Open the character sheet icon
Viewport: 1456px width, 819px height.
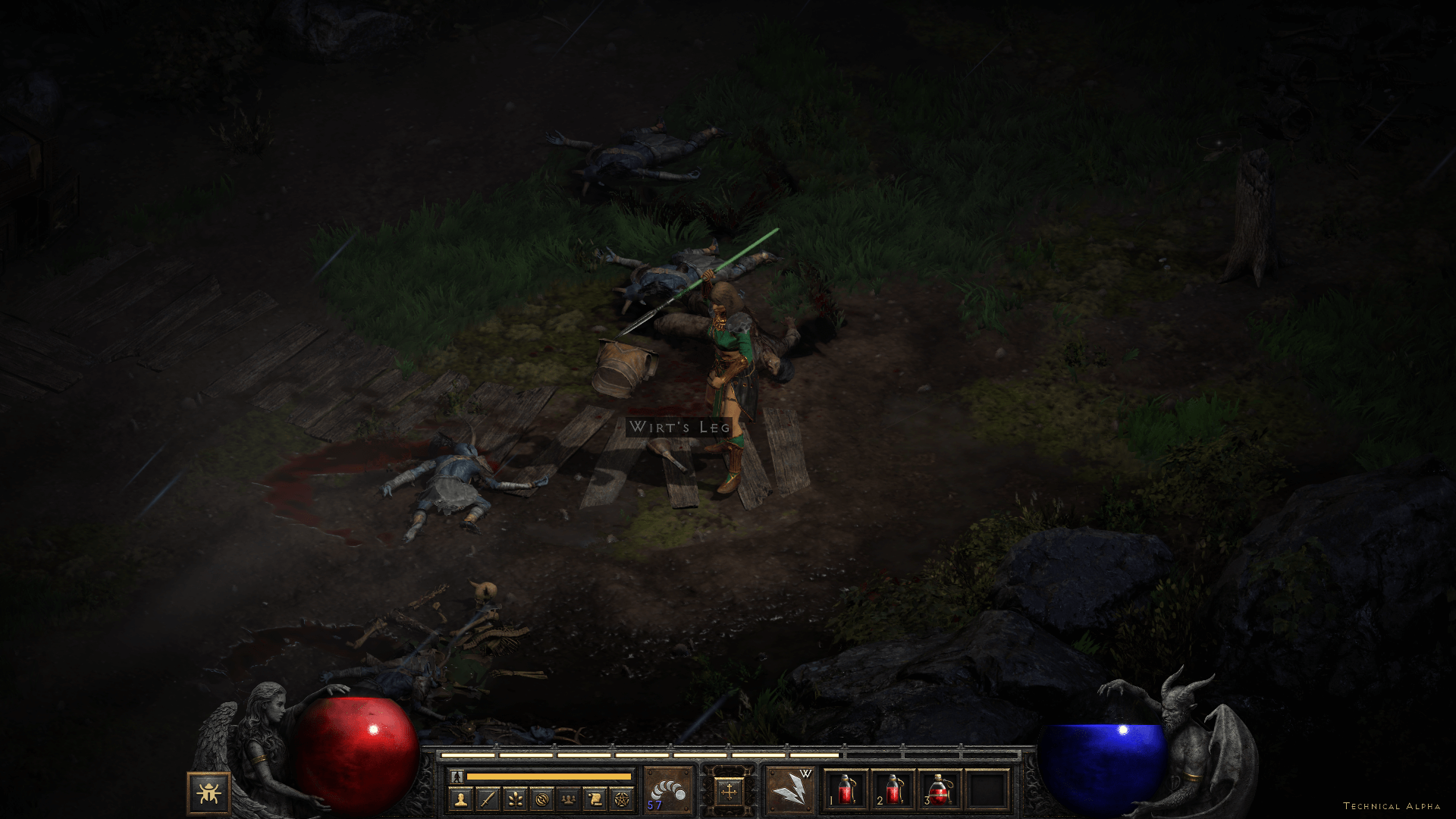[x=460, y=799]
